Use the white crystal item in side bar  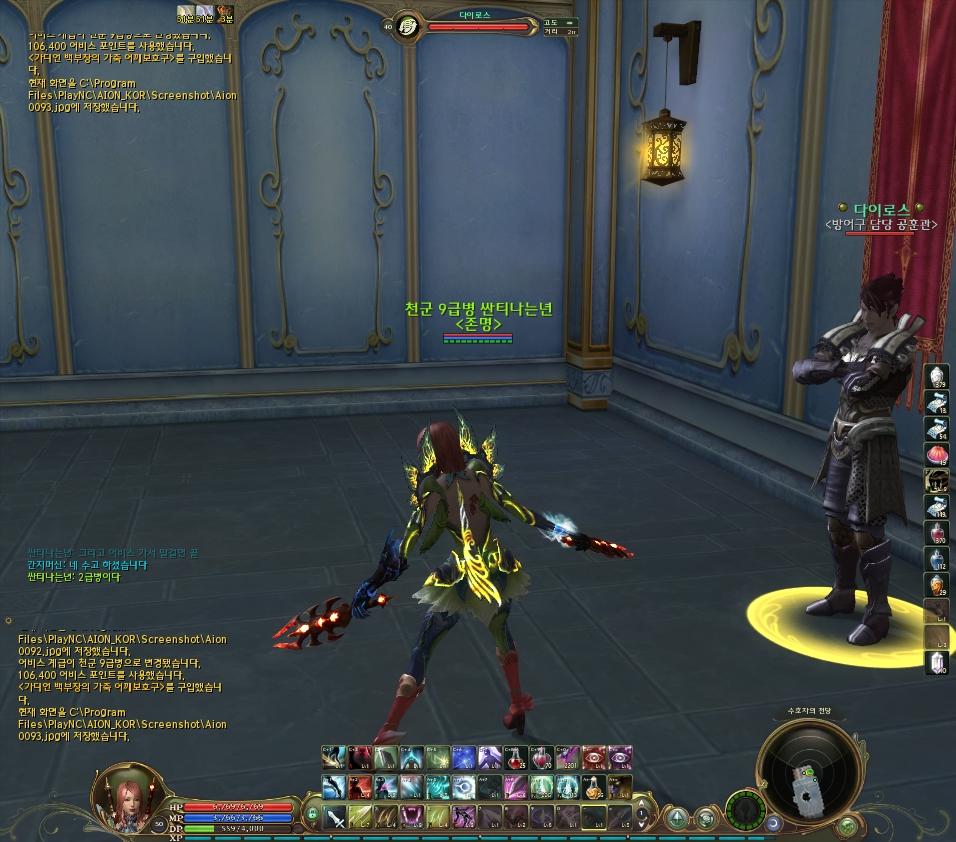pyautogui.click(x=938, y=660)
